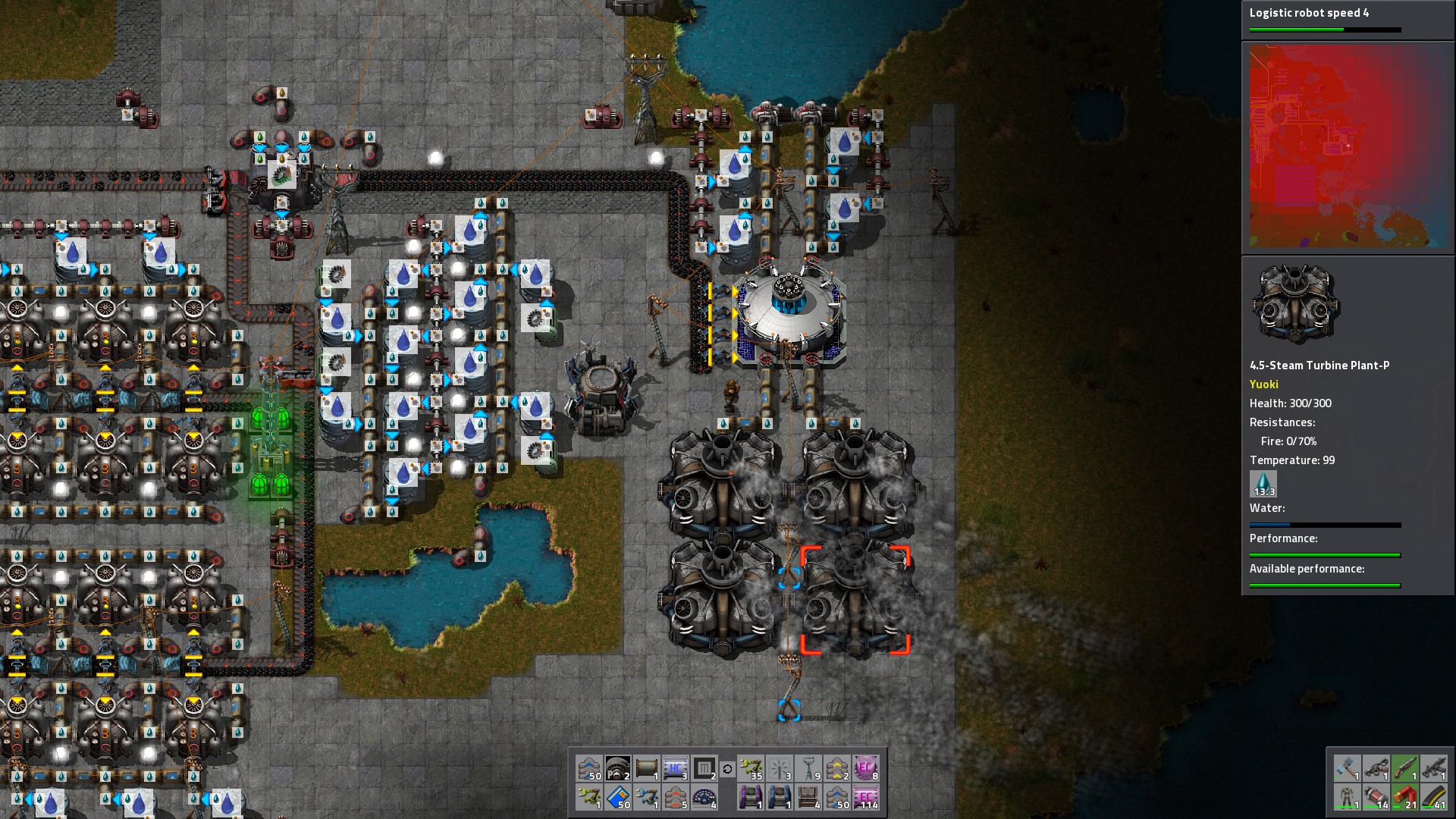
Task: Select the highlighted shotgun weapon slot
Action: [x=1405, y=768]
